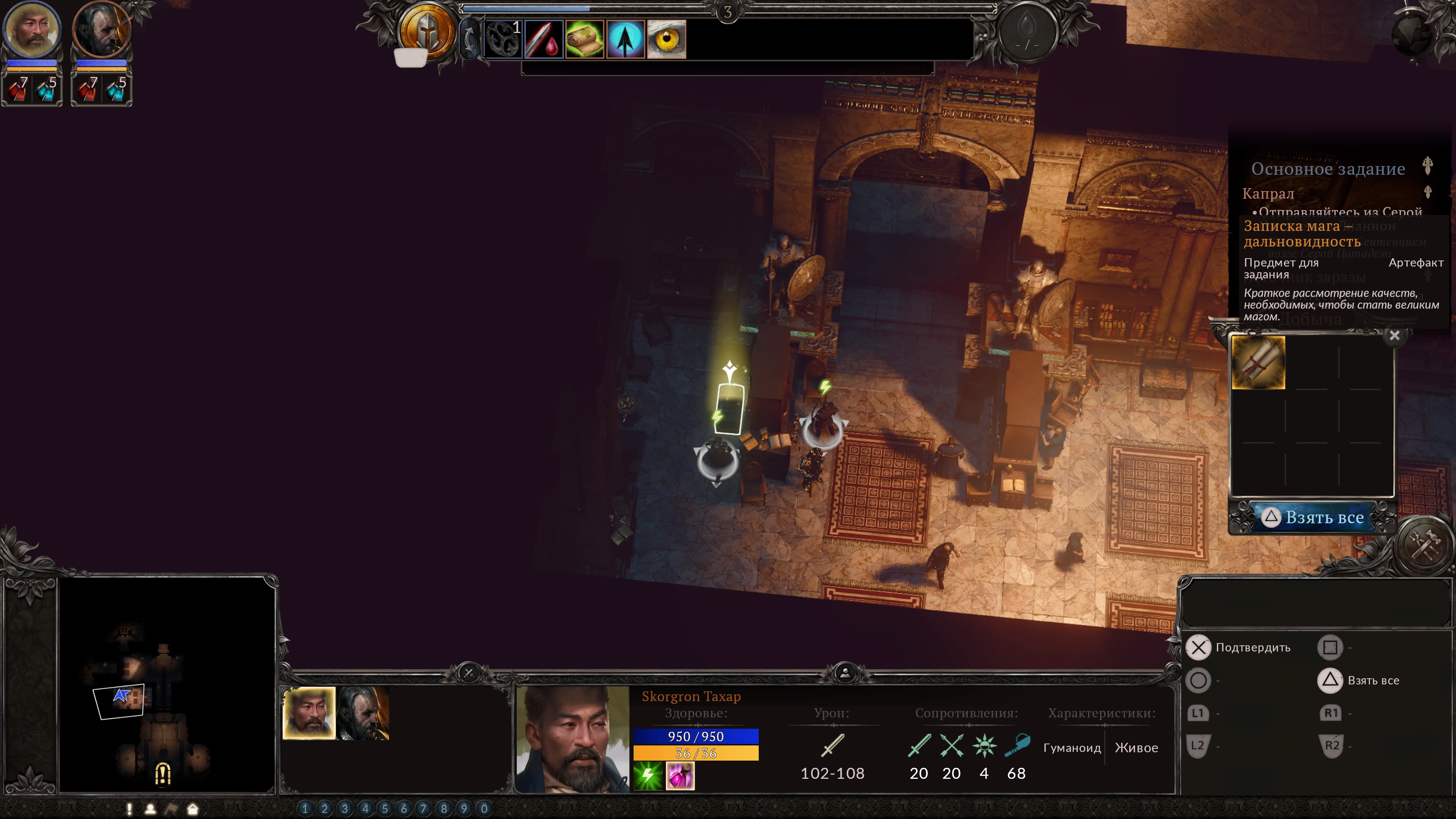
Task: Close the loot window
Action: click(1395, 336)
